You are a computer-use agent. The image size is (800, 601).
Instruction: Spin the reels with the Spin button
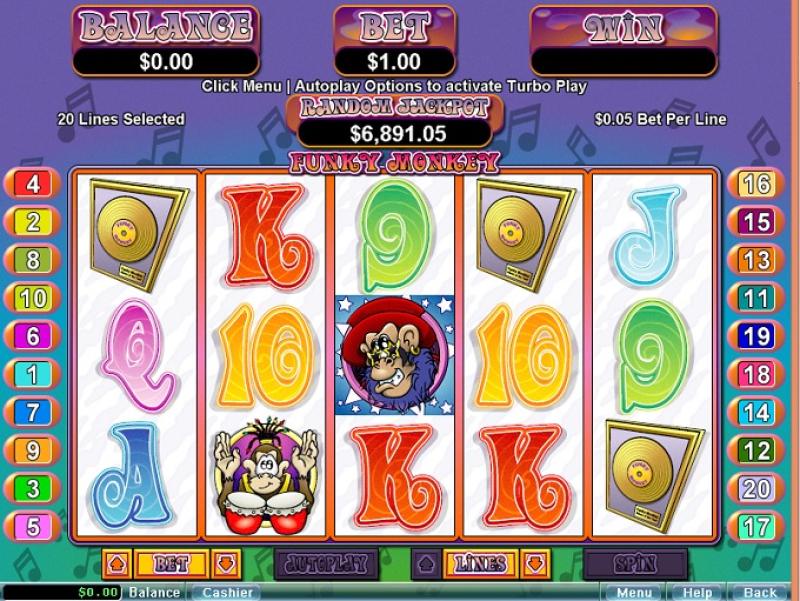click(635, 564)
